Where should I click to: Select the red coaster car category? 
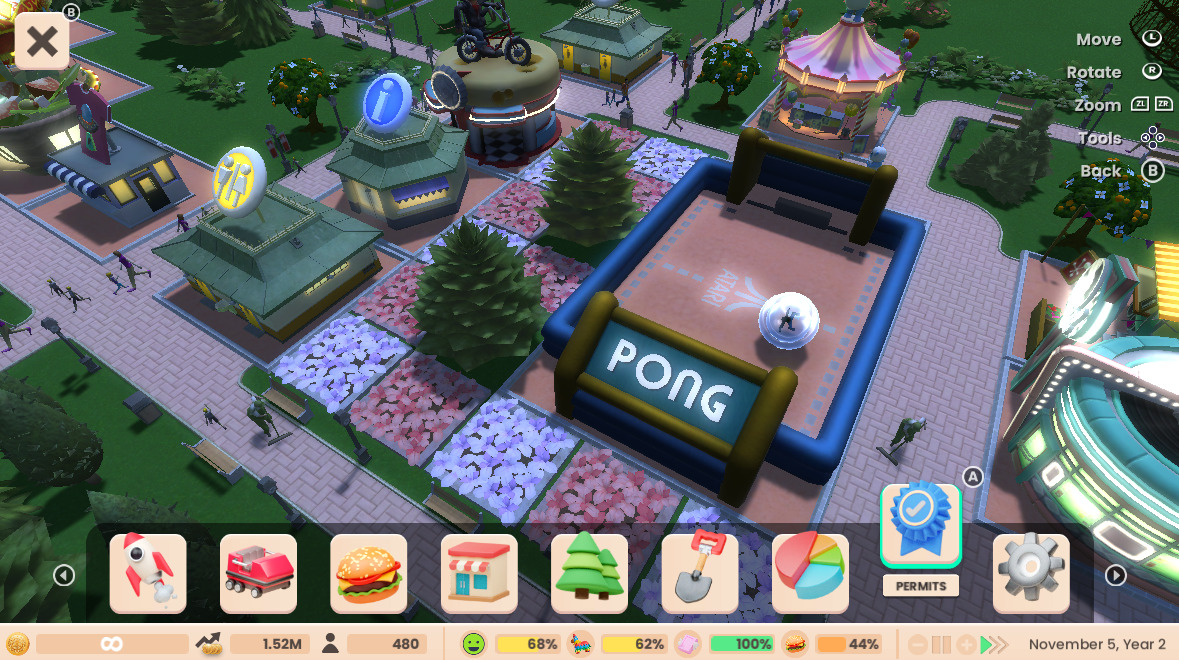(258, 573)
